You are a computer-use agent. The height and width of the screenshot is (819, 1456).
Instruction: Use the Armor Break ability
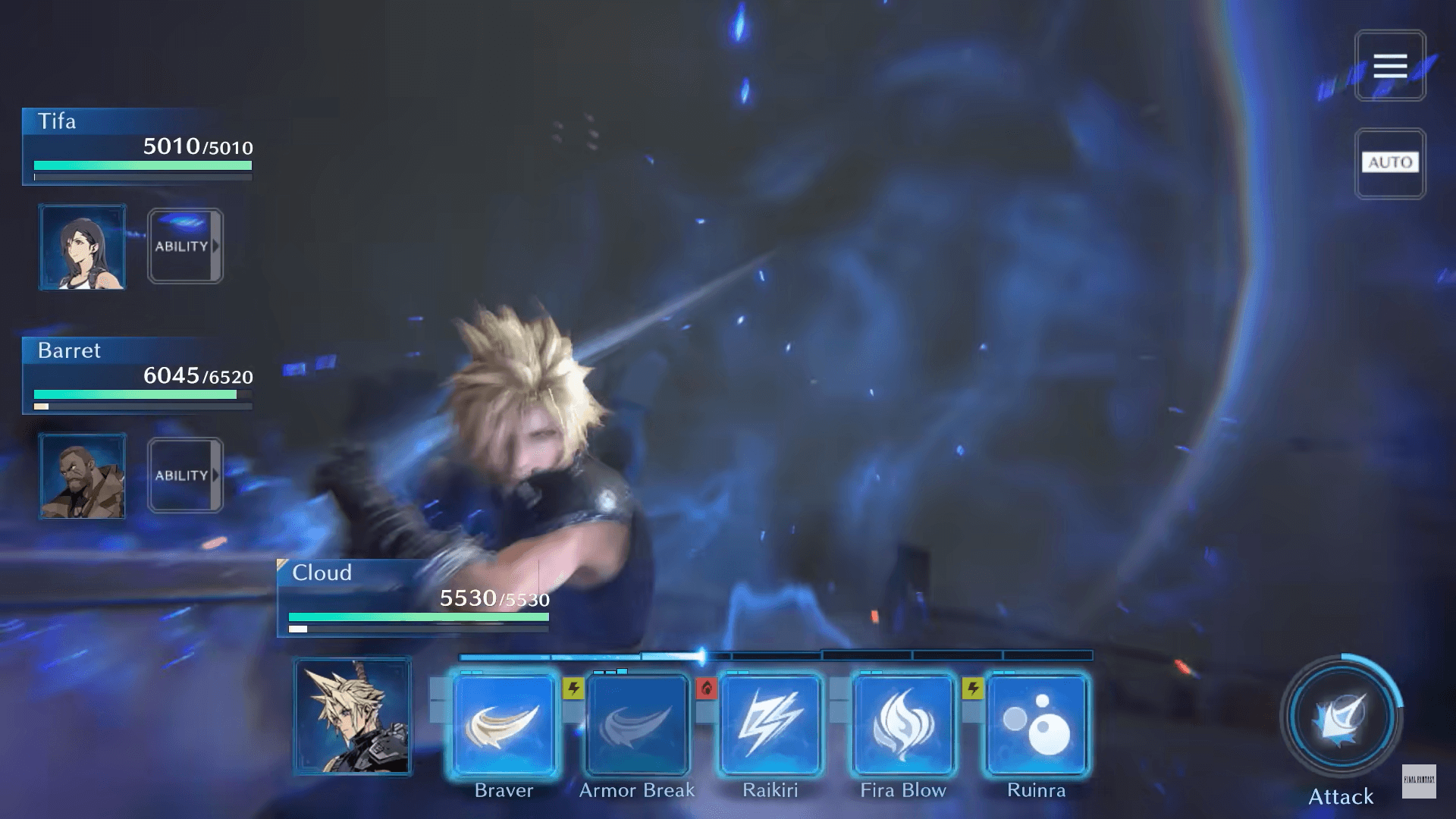click(x=636, y=724)
